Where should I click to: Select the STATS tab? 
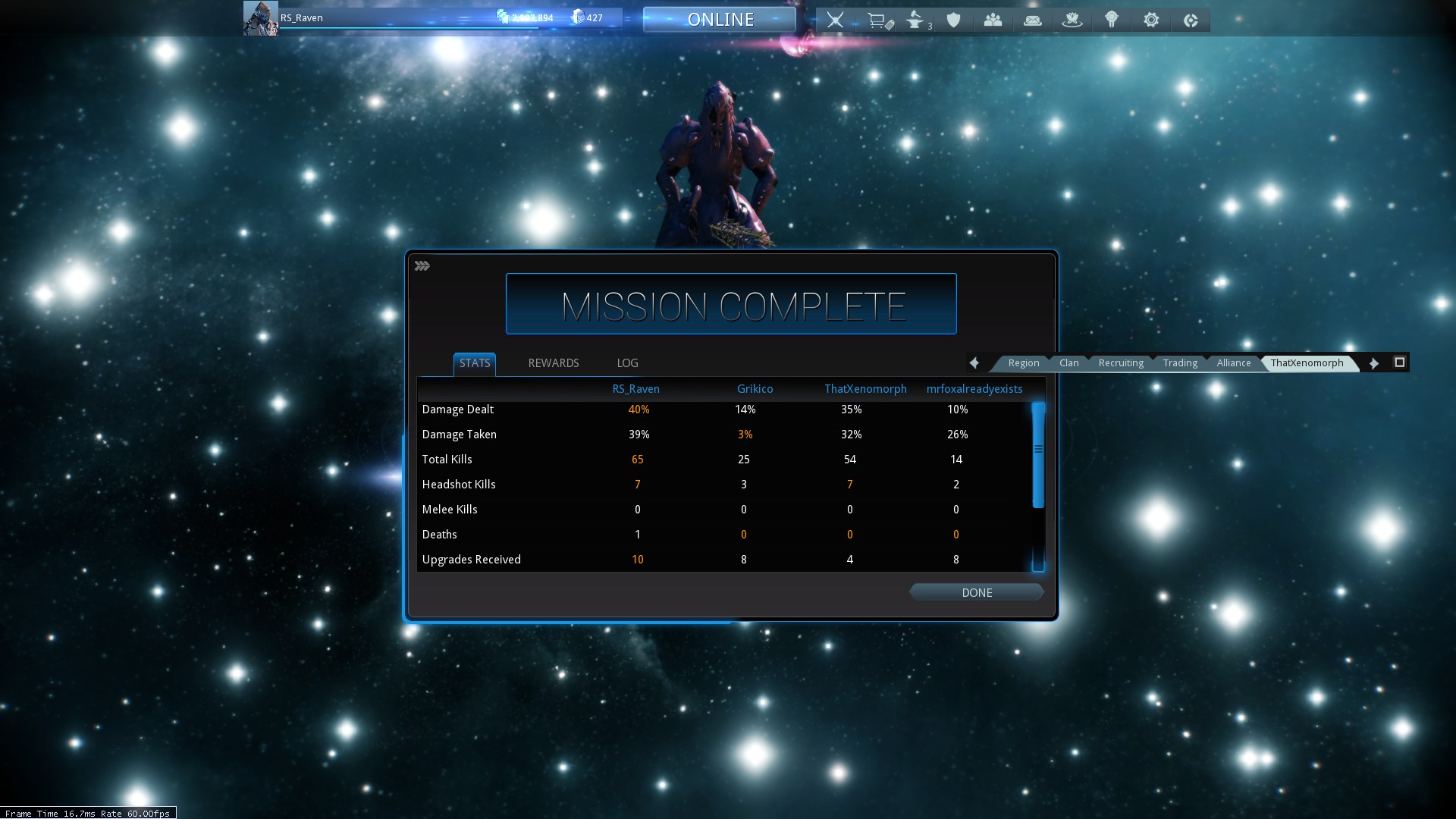475,363
